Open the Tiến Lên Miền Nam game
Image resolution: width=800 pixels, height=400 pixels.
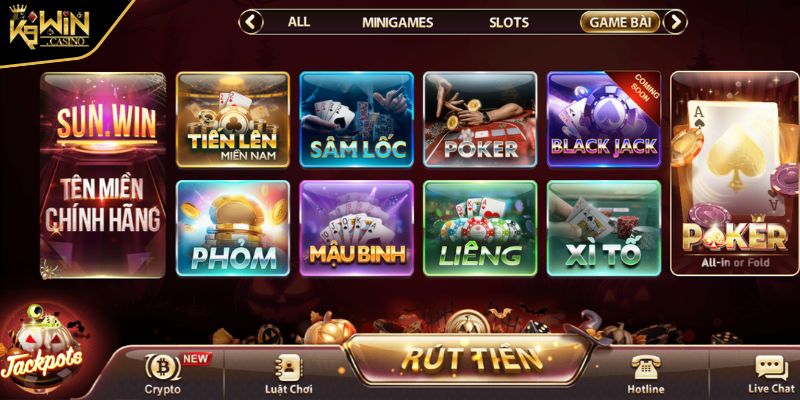pos(233,119)
